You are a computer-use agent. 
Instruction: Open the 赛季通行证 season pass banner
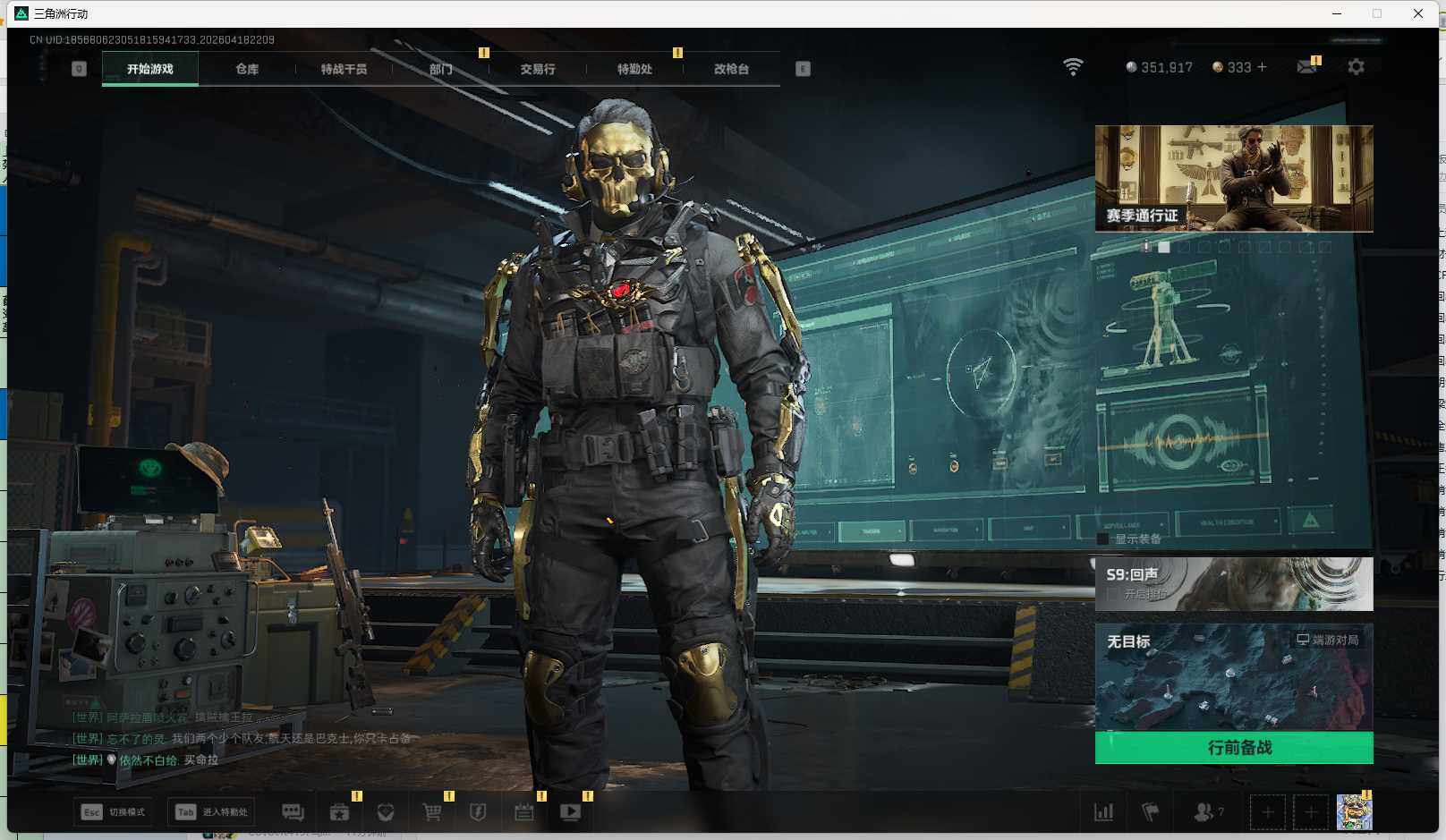(x=1233, y=179)
